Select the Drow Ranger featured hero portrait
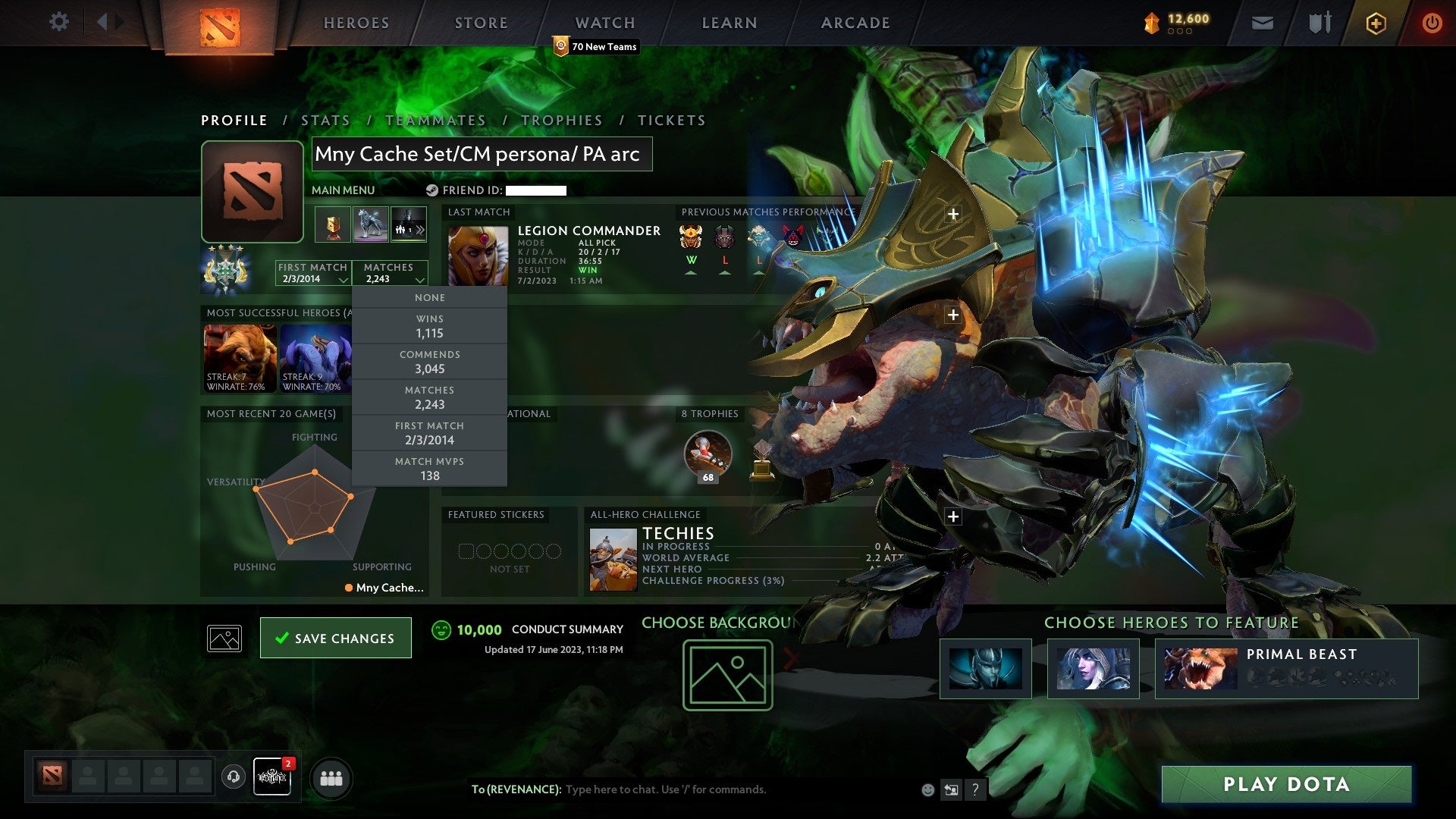 click(1092, 670)
